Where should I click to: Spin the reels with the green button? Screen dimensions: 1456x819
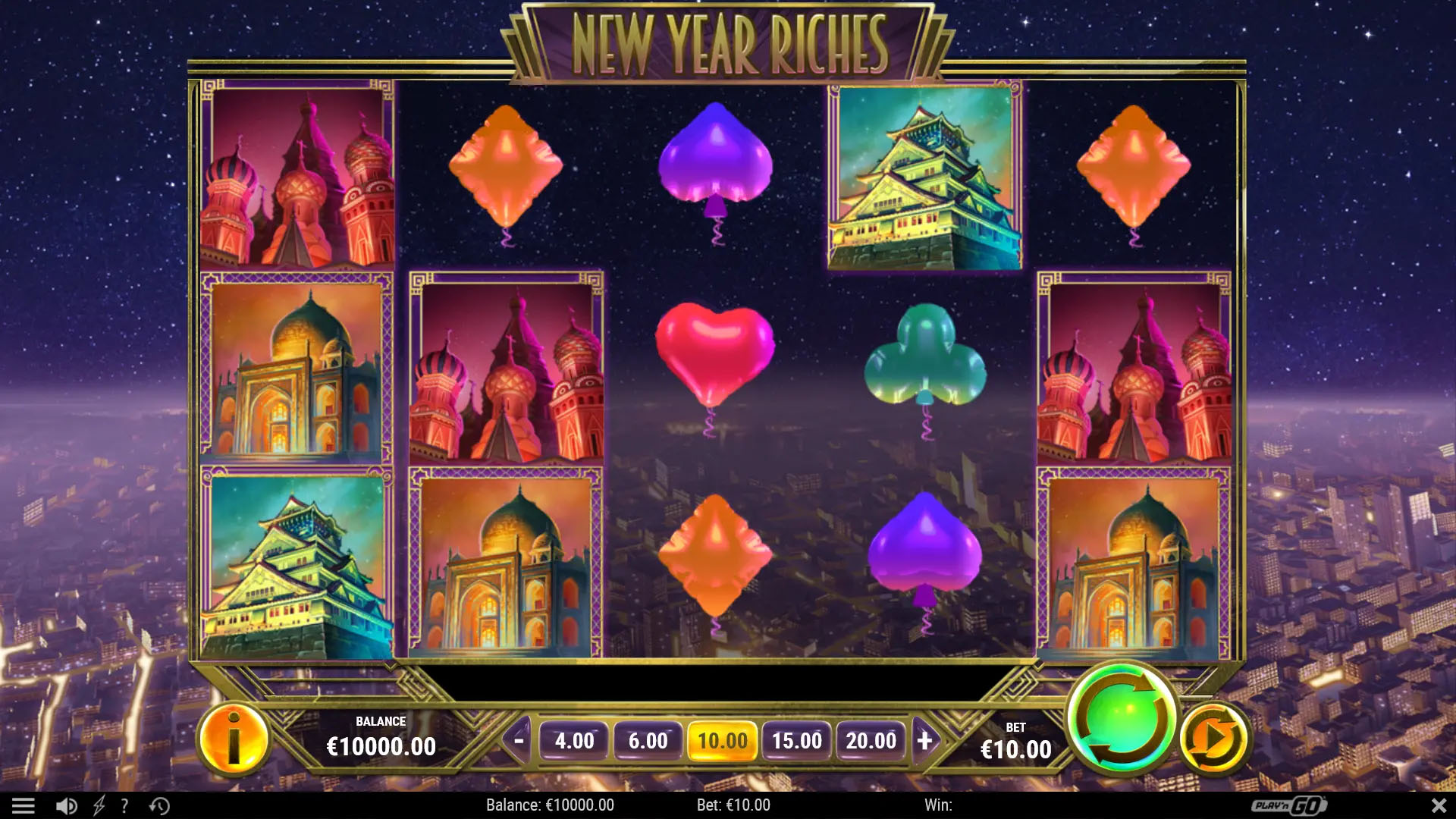(1121, 718)
